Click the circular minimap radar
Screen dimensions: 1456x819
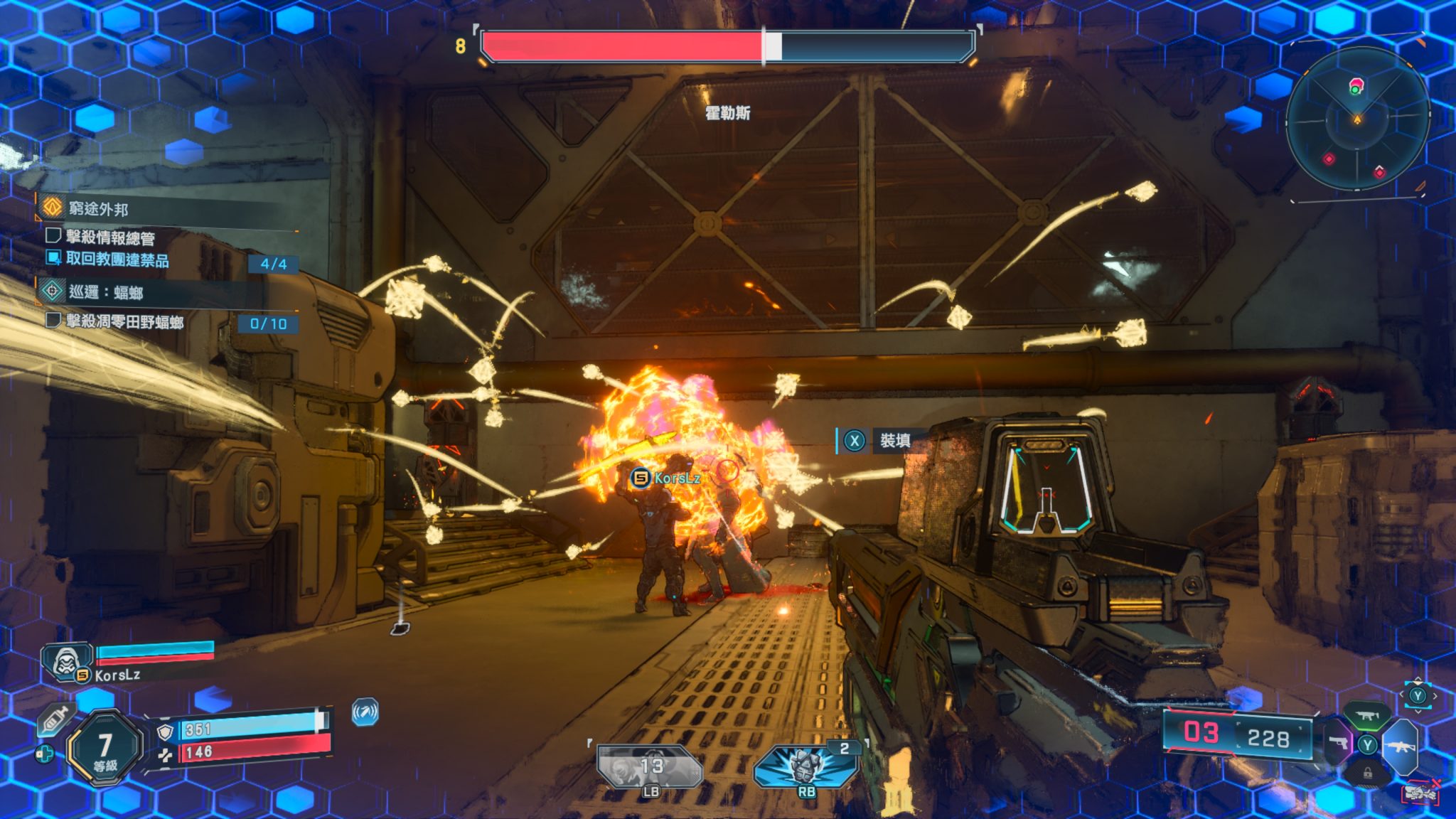pos(1356,119)
